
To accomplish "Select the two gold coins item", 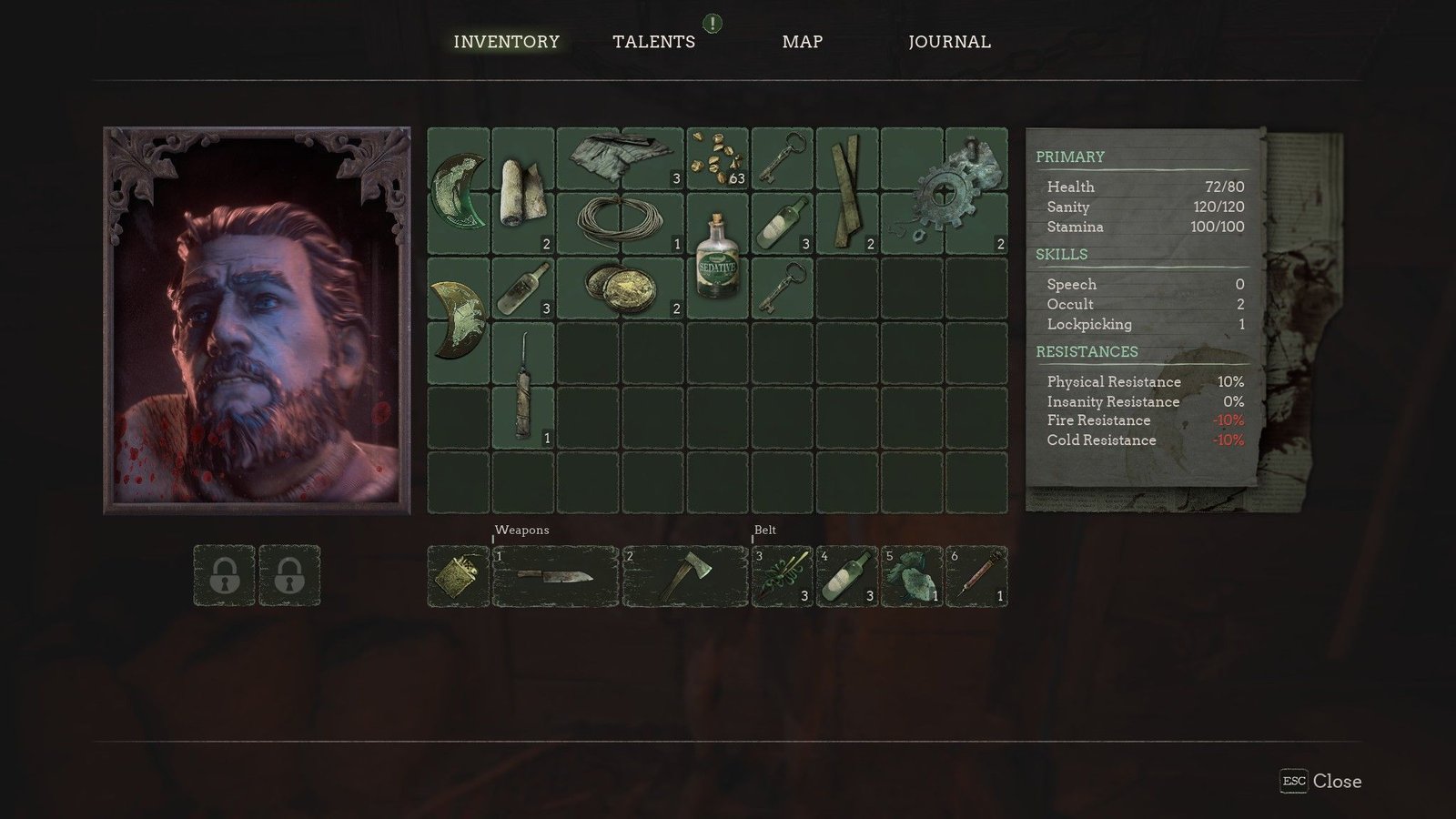I will pos(620,288).
